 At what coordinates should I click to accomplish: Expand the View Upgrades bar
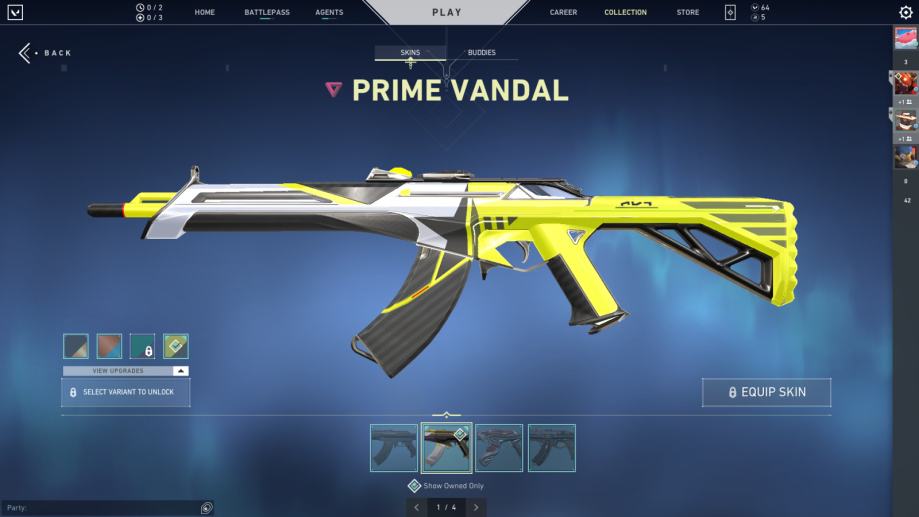(126, 371)
